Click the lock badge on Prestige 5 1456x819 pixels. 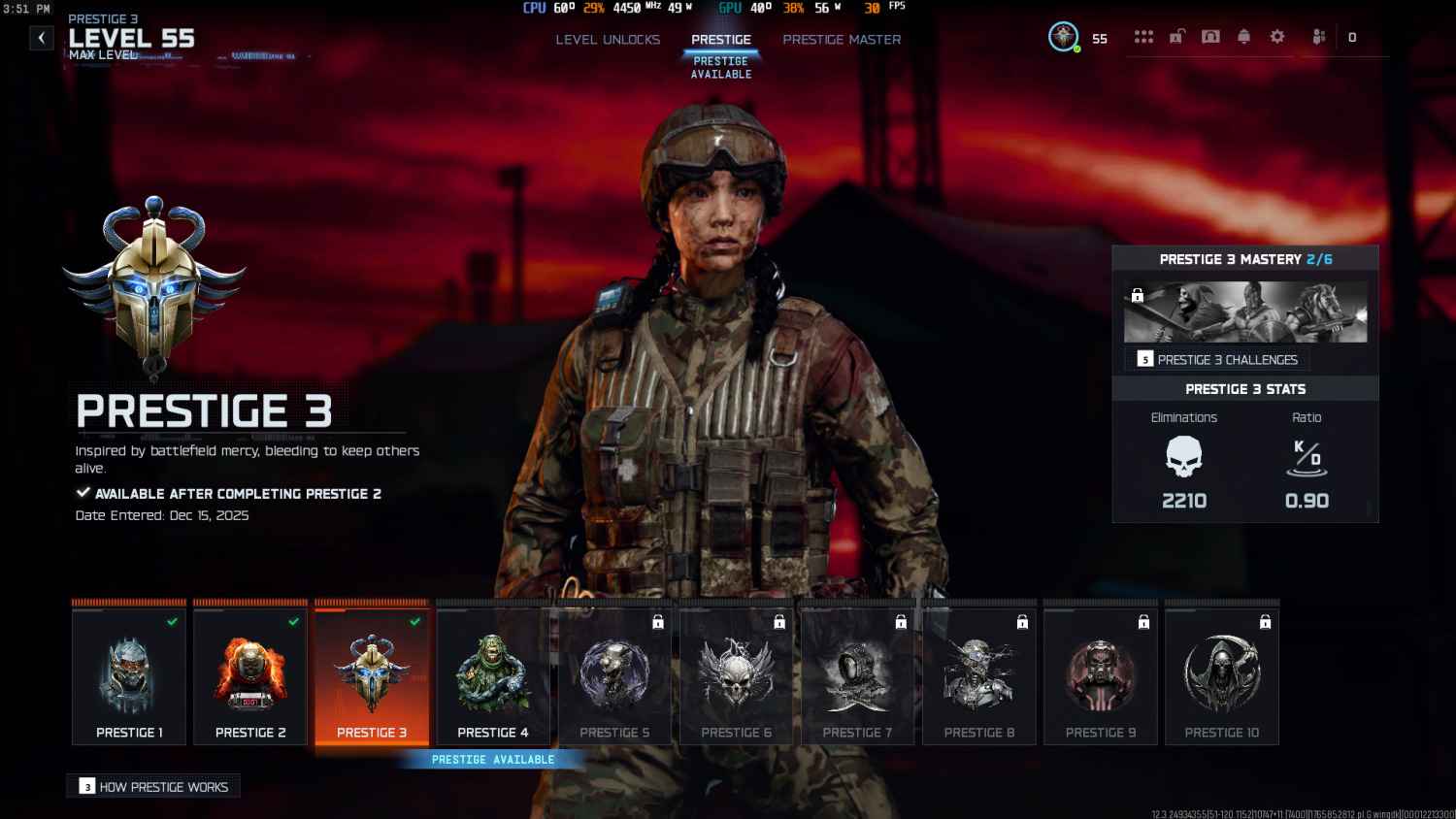(658, 623)
